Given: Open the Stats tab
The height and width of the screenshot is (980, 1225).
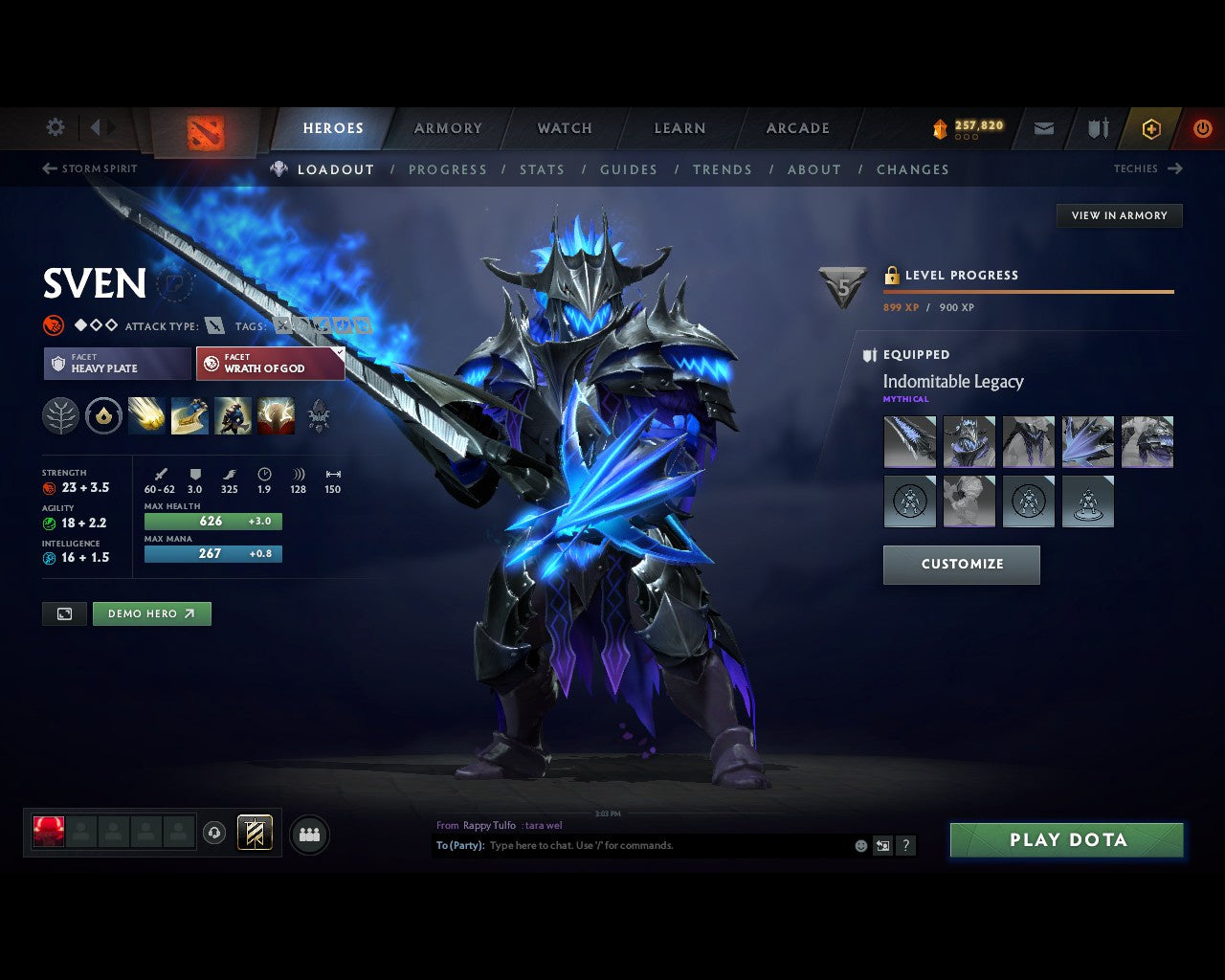Looking at the screenshot, I should point(542,169).
